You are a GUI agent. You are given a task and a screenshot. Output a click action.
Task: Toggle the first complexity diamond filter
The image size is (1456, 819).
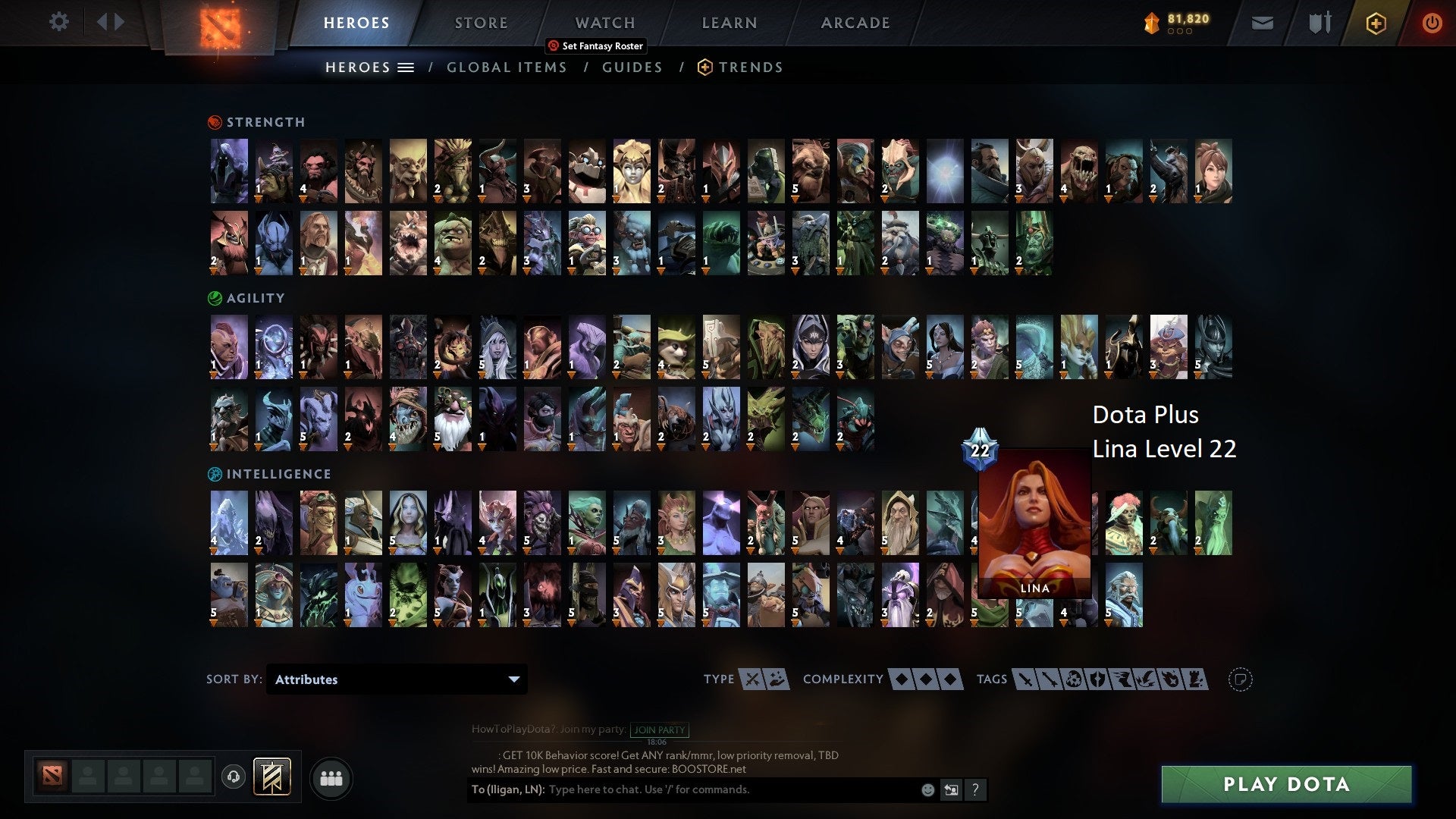coord(901,679)
